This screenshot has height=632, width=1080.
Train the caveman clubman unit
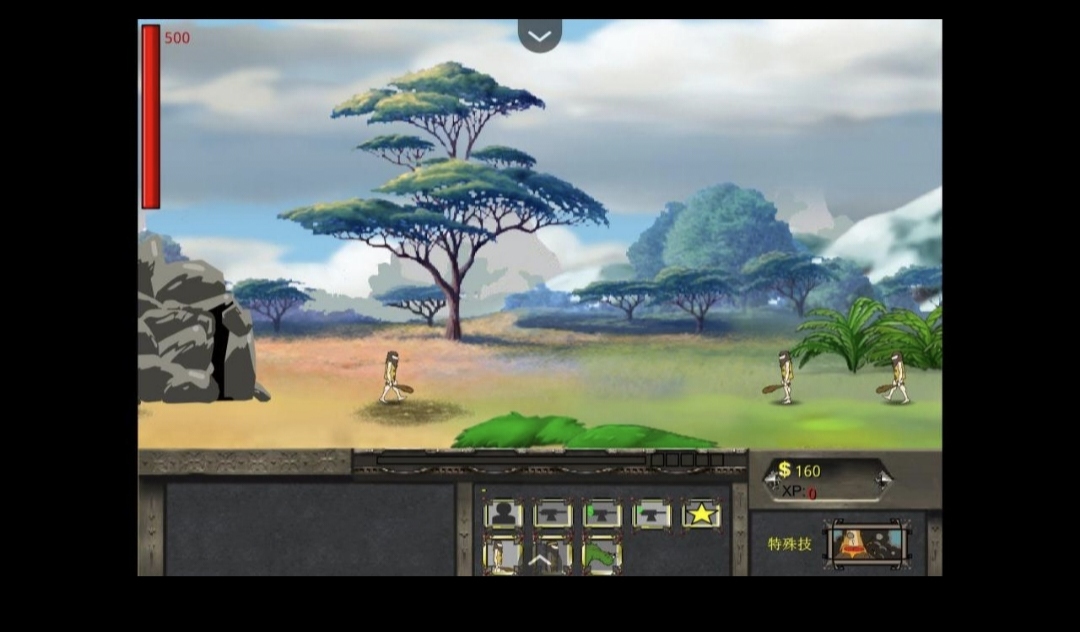(503, 555)
